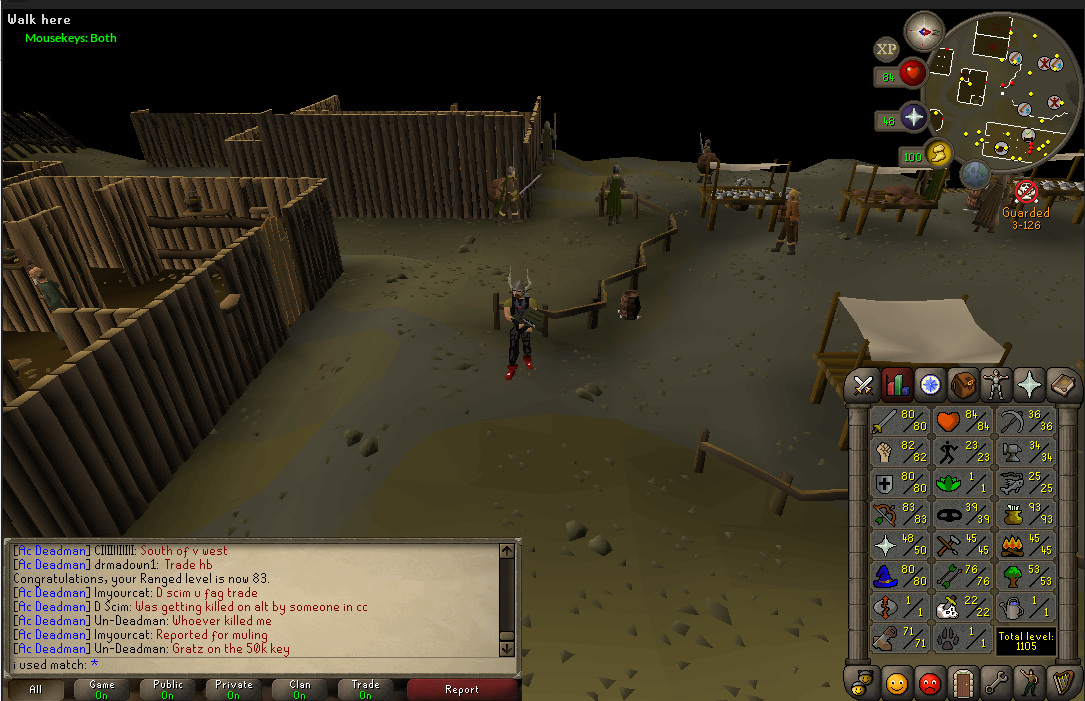Open the Combat Options tab
The height and width of the screenshot is (701, 1085).
[864, 384]
